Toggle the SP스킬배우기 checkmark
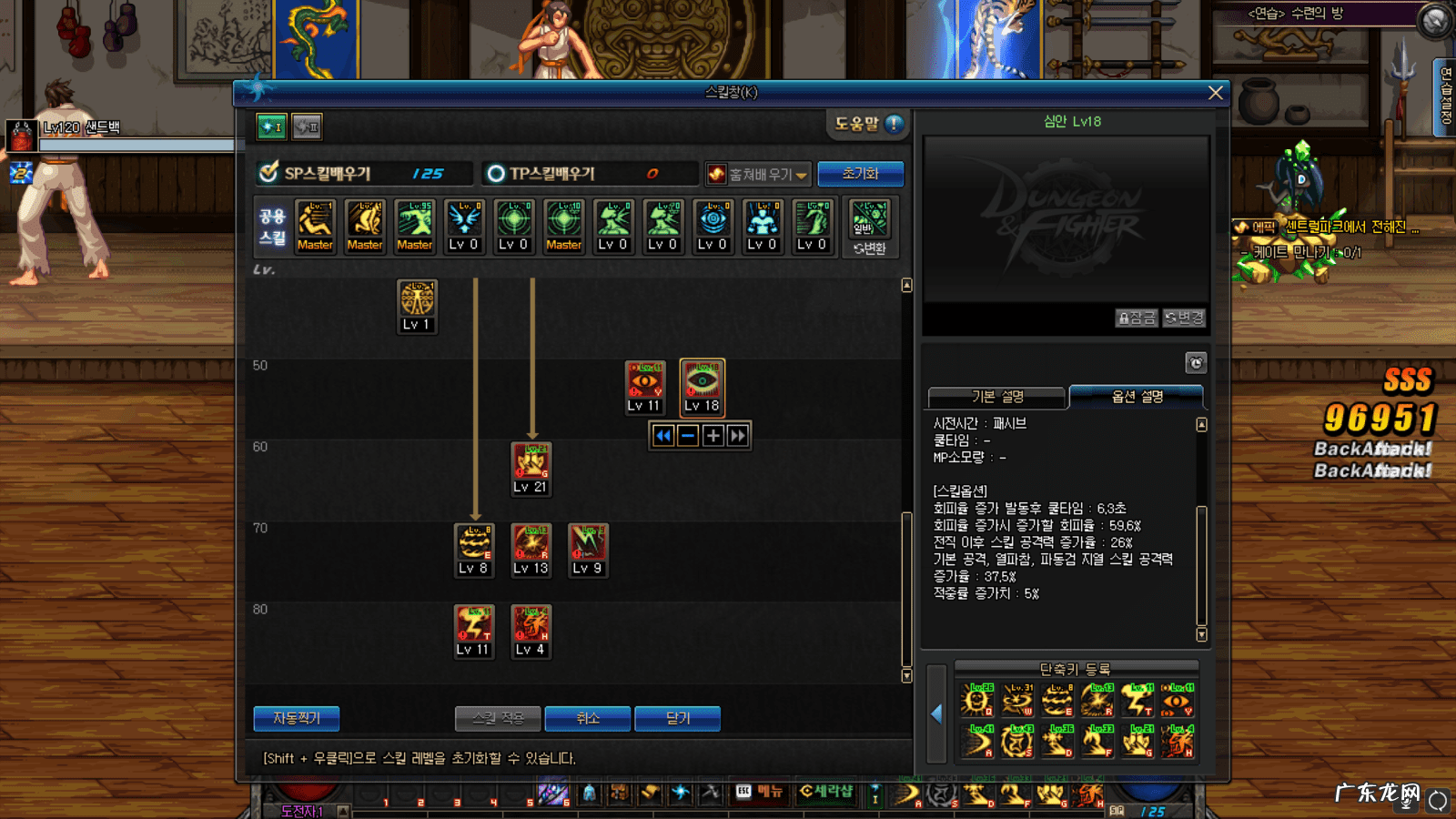1456x819 pixels. click(x=267, y=173)
